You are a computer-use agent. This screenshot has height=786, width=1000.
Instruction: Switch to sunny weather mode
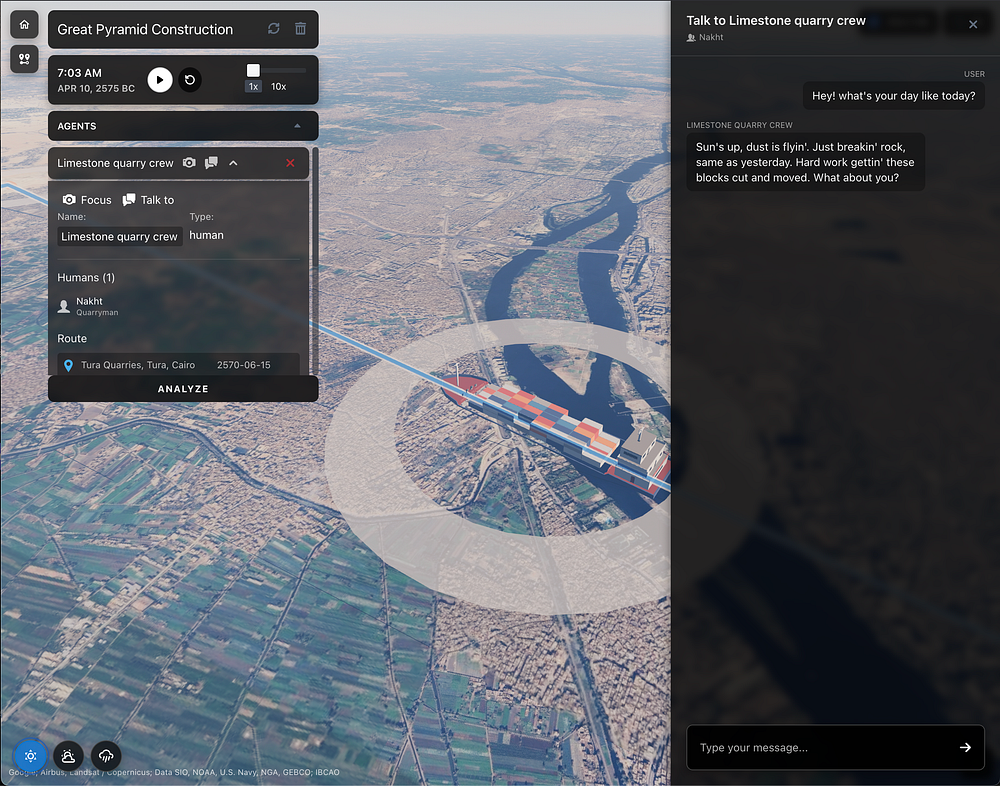tap(31, 756)
